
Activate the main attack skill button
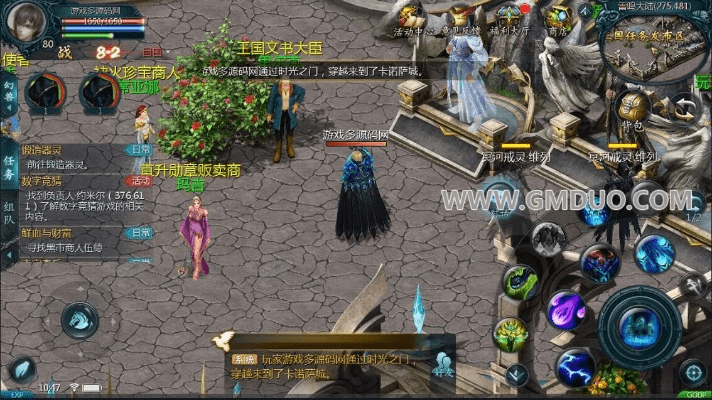tap(639, 326)
